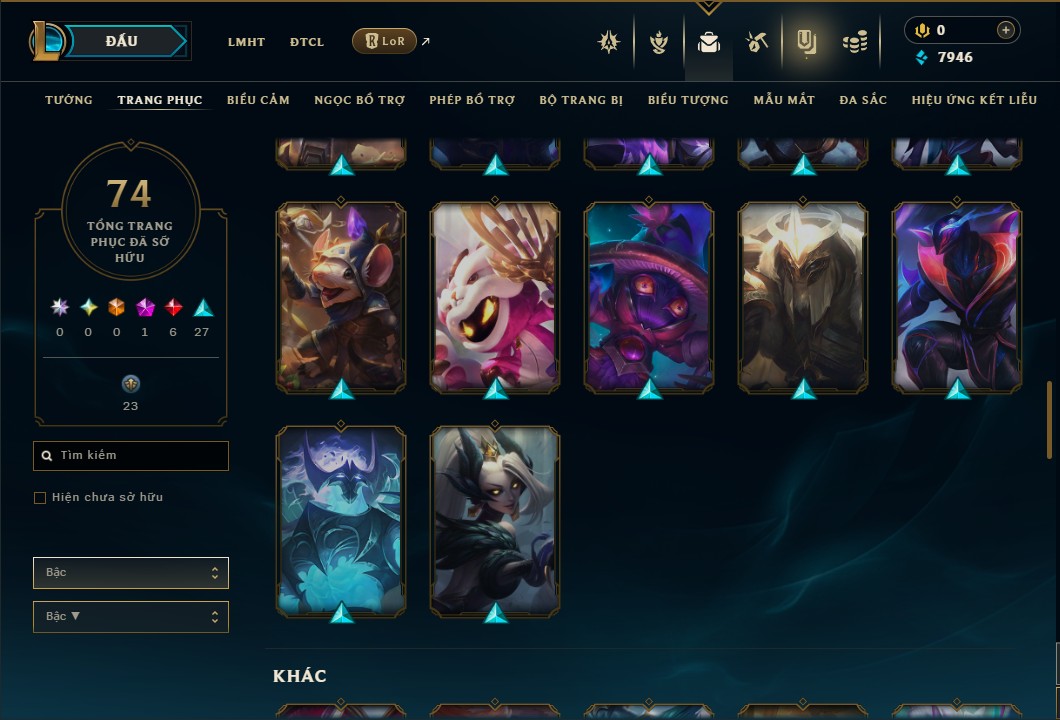The image size is (1060, 720).
Task: Toggle the Hiện chưa sở hữu checkbox
Action: (40, 498)
